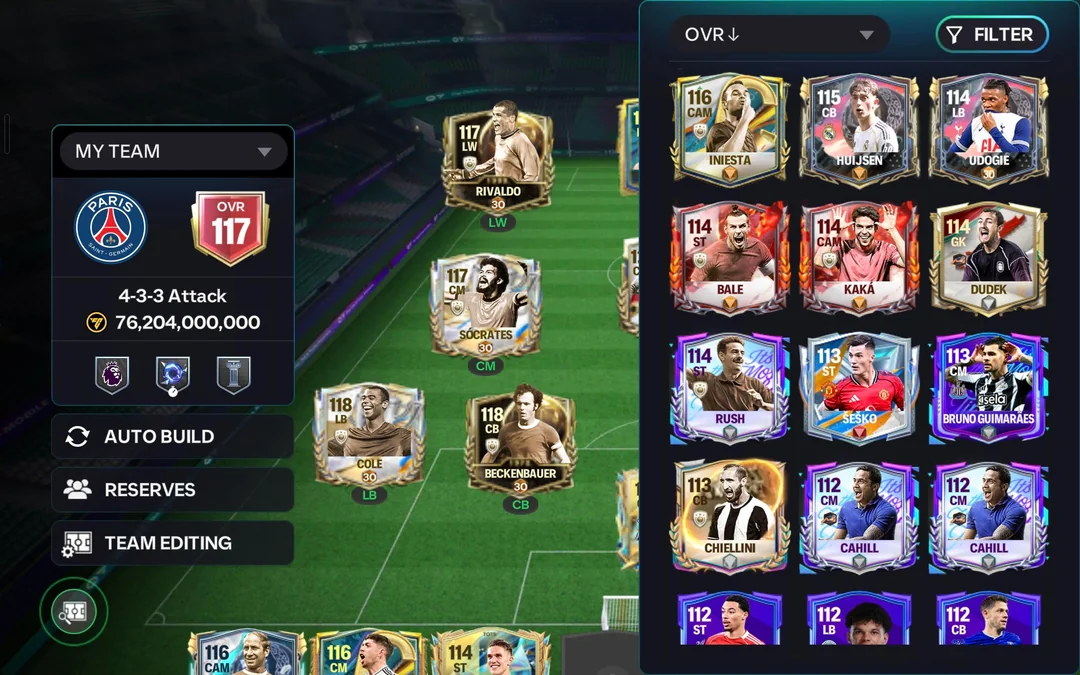This screenshot has width=1080, height=675.
Task: Choose the Beckenbauer CB card
Action: click(x=520, y=440)
